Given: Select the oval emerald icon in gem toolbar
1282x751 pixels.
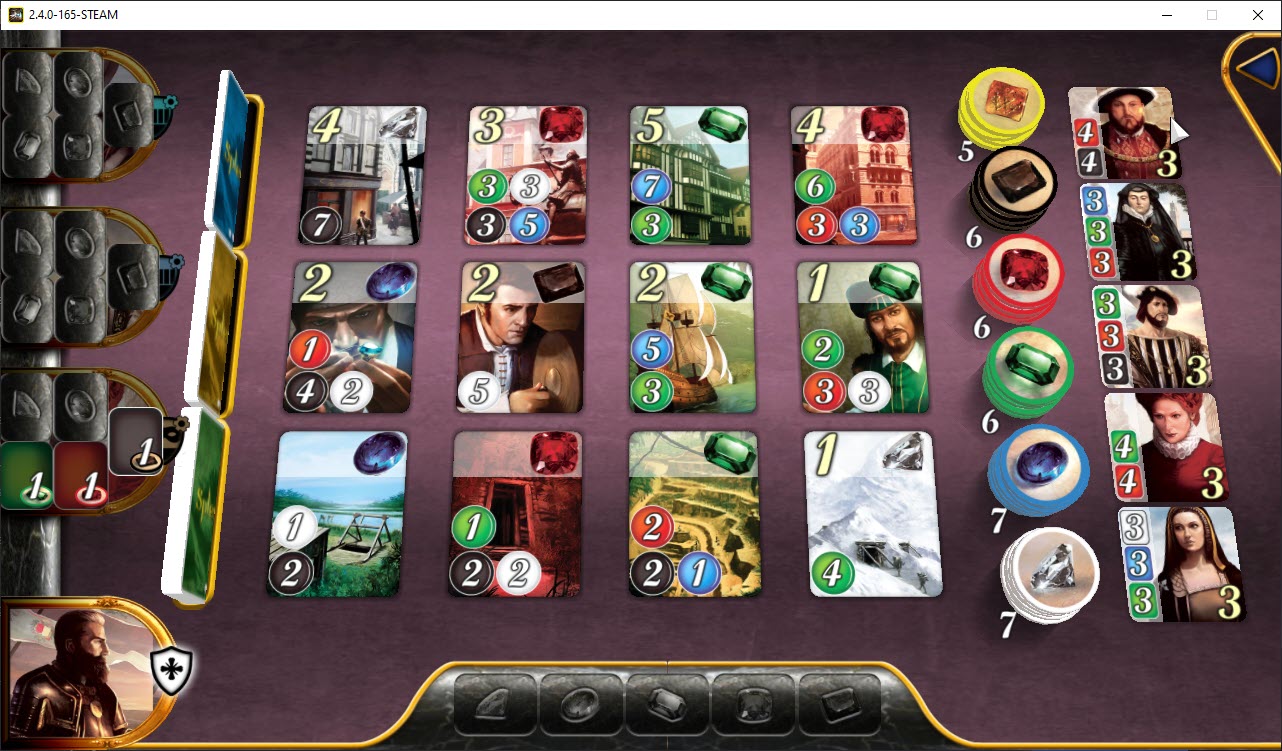Looking at the screenshot, I should 582,703.
